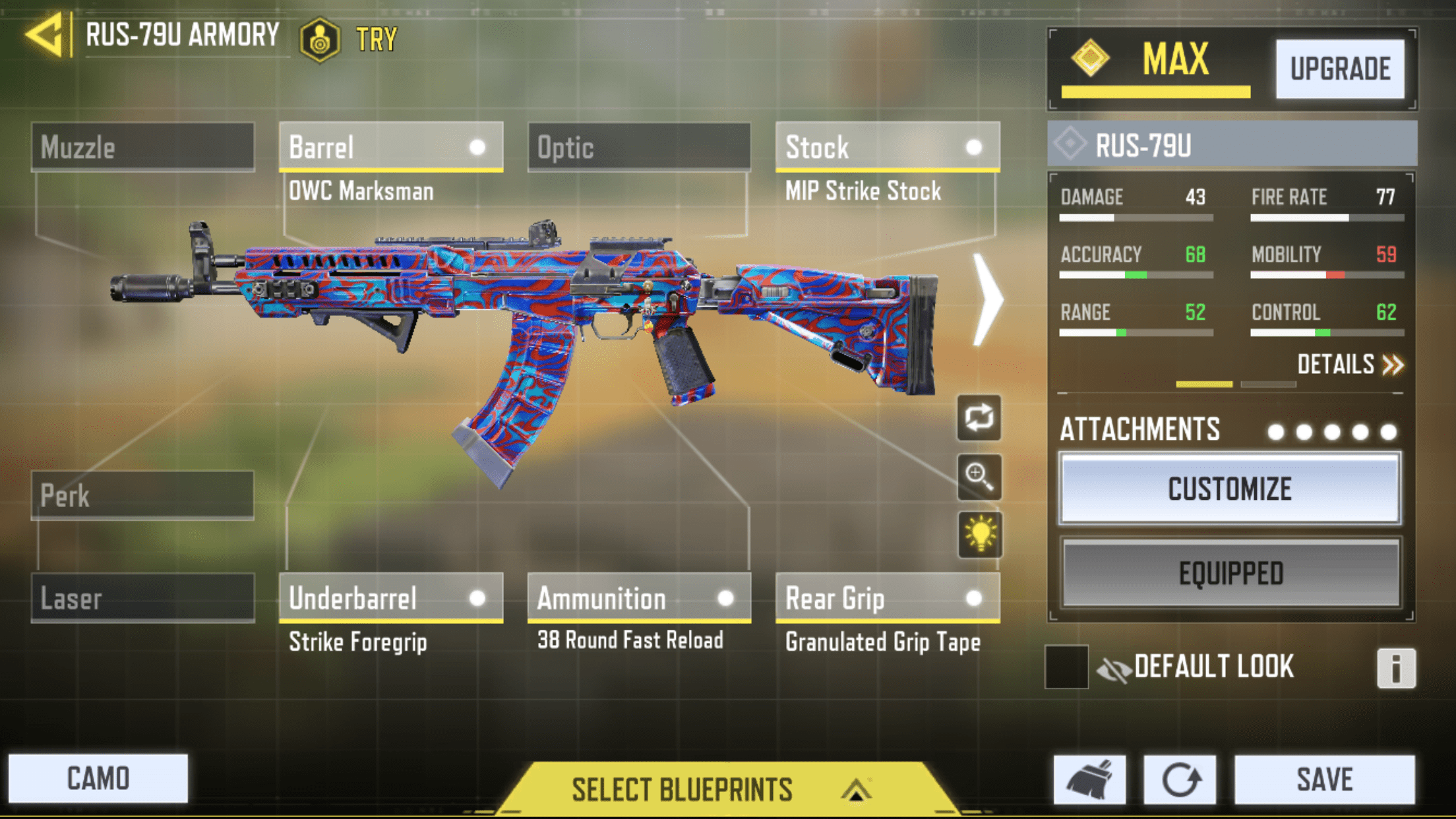Try the weapon in the firing range
Viewport: 1456px width, 819px height.
tap(349, 40)
